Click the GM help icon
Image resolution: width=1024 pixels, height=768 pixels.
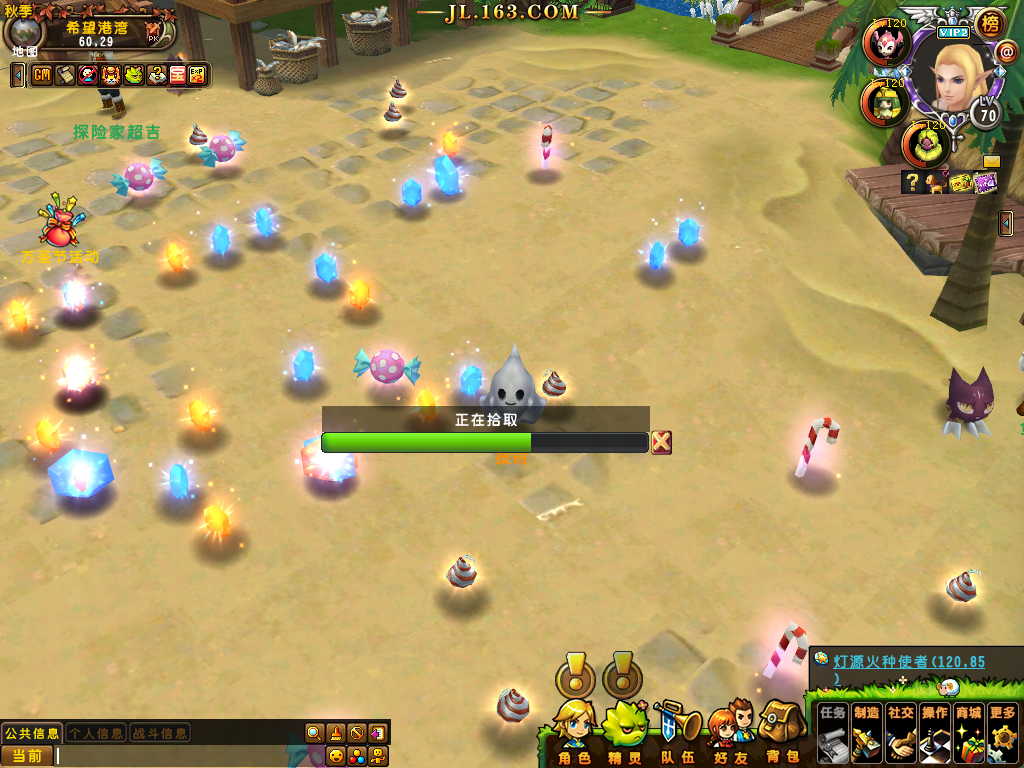tap(42, 75)
